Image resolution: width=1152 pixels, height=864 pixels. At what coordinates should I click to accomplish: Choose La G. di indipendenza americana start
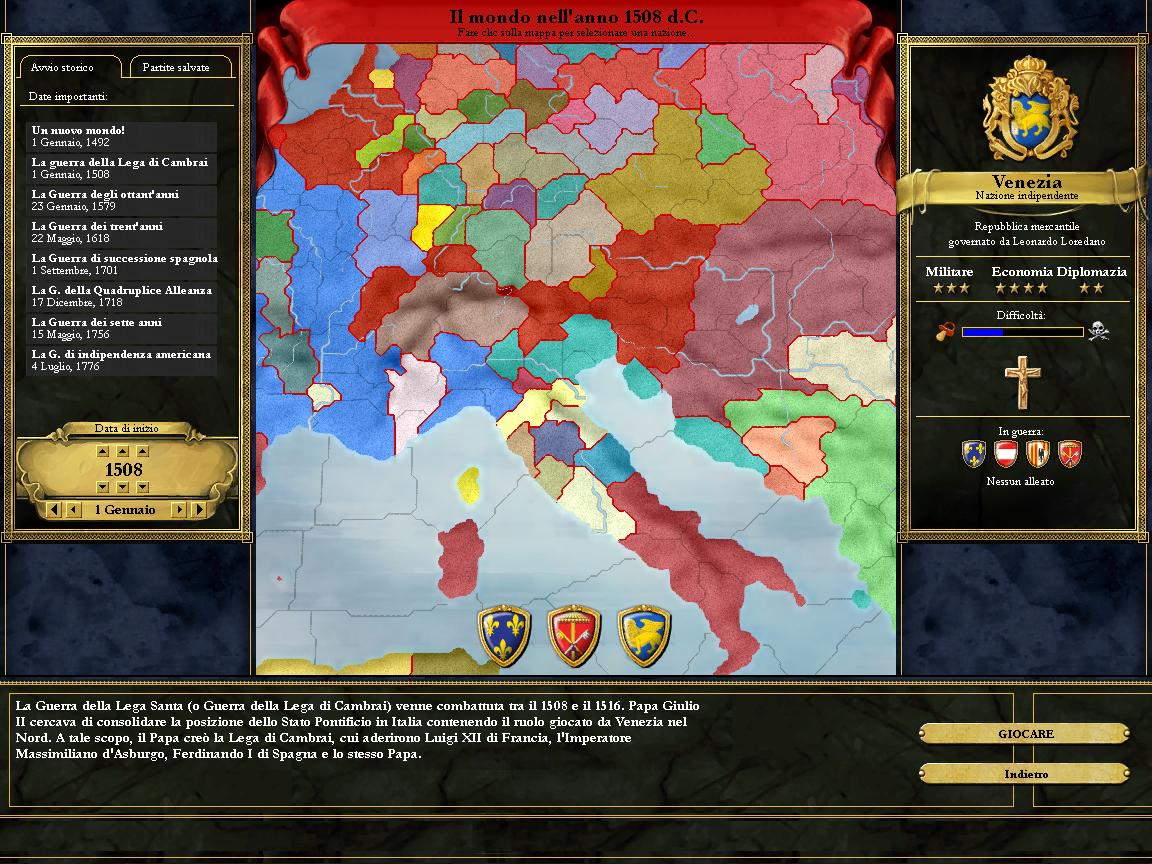121,360
